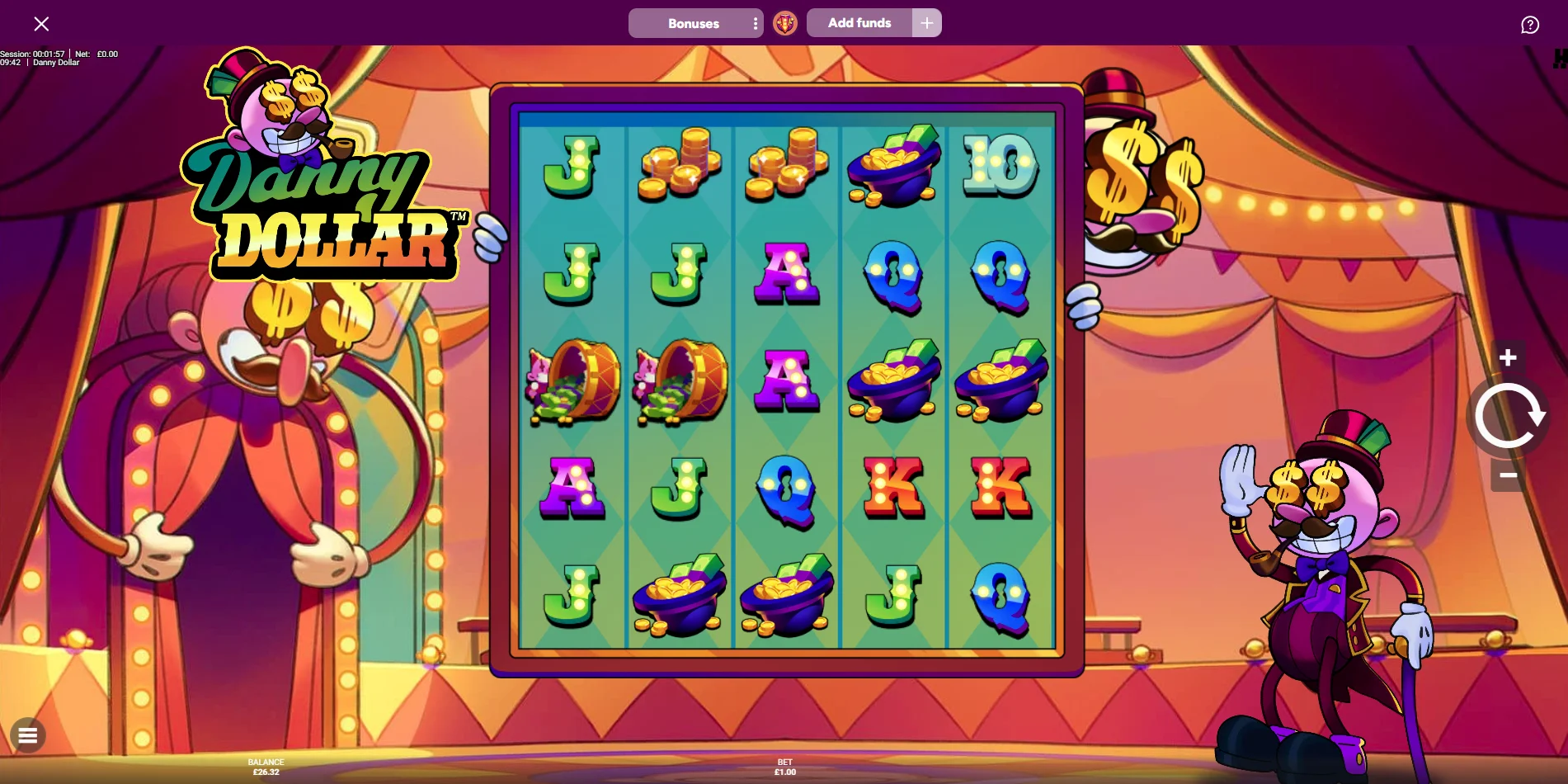Open the hamburger game menu
This screenshot has height=784, width=1568.
[x=28, y=735]
